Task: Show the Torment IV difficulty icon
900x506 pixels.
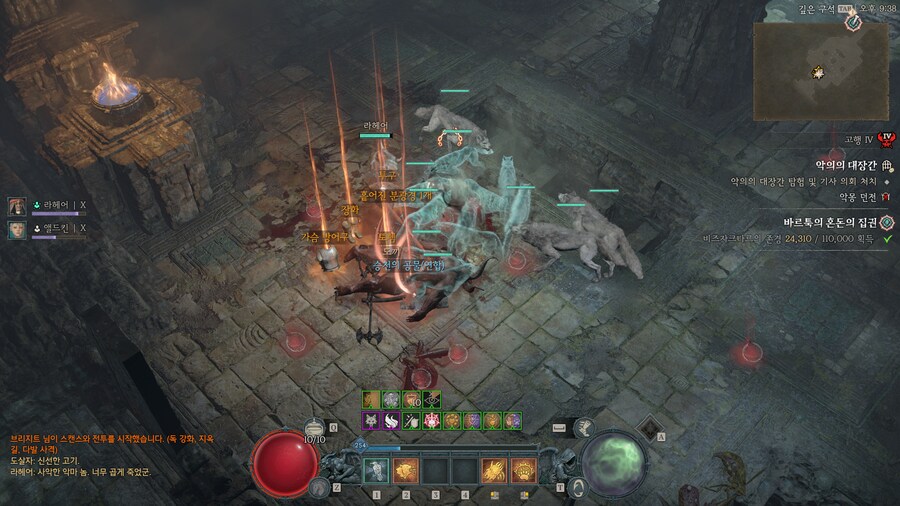Action: pos(885,141)
